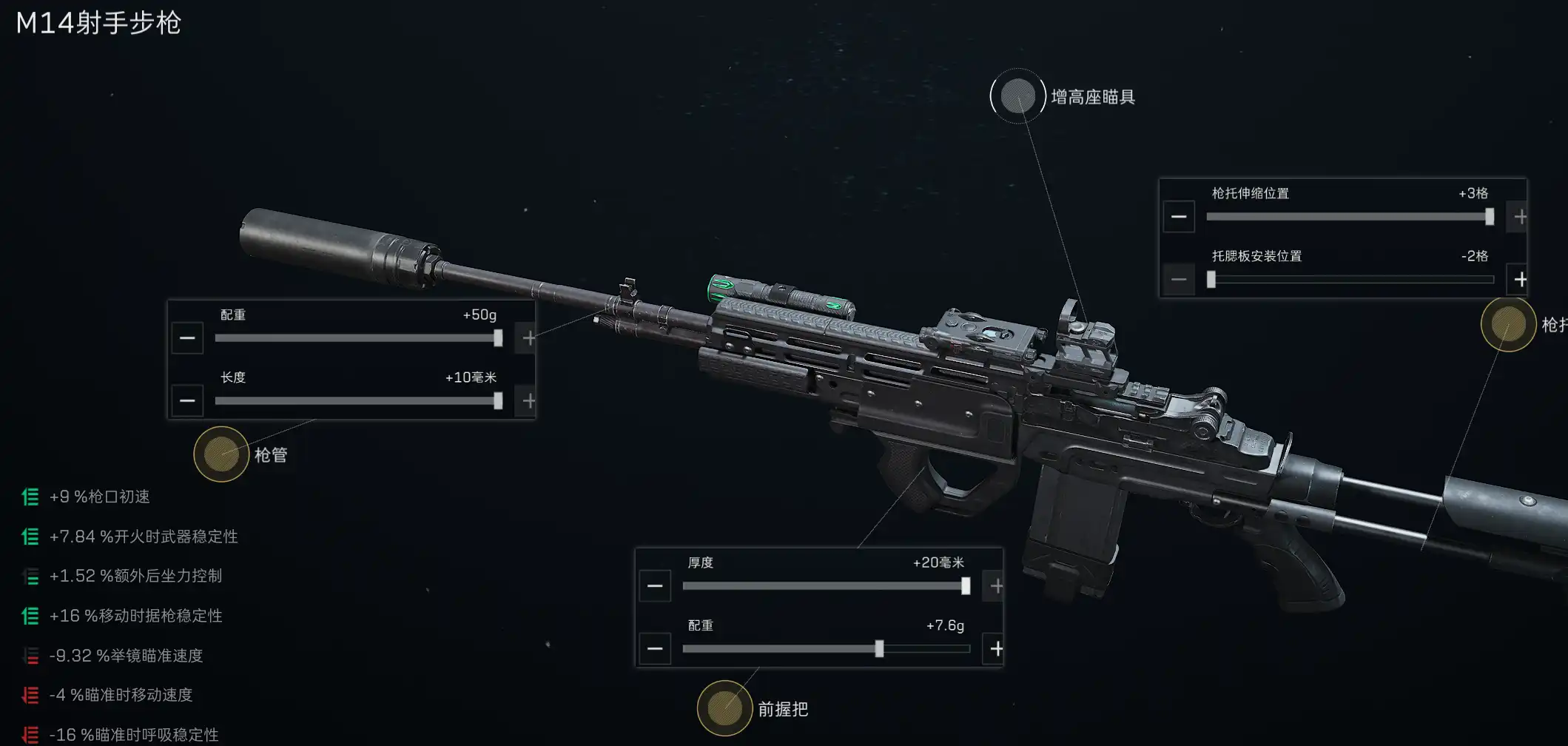The image size is (1568, 746).
Task: Decrease 枪托伸缩位置 with minus button
Action: pyautogui.click(x=1179, y=217)
